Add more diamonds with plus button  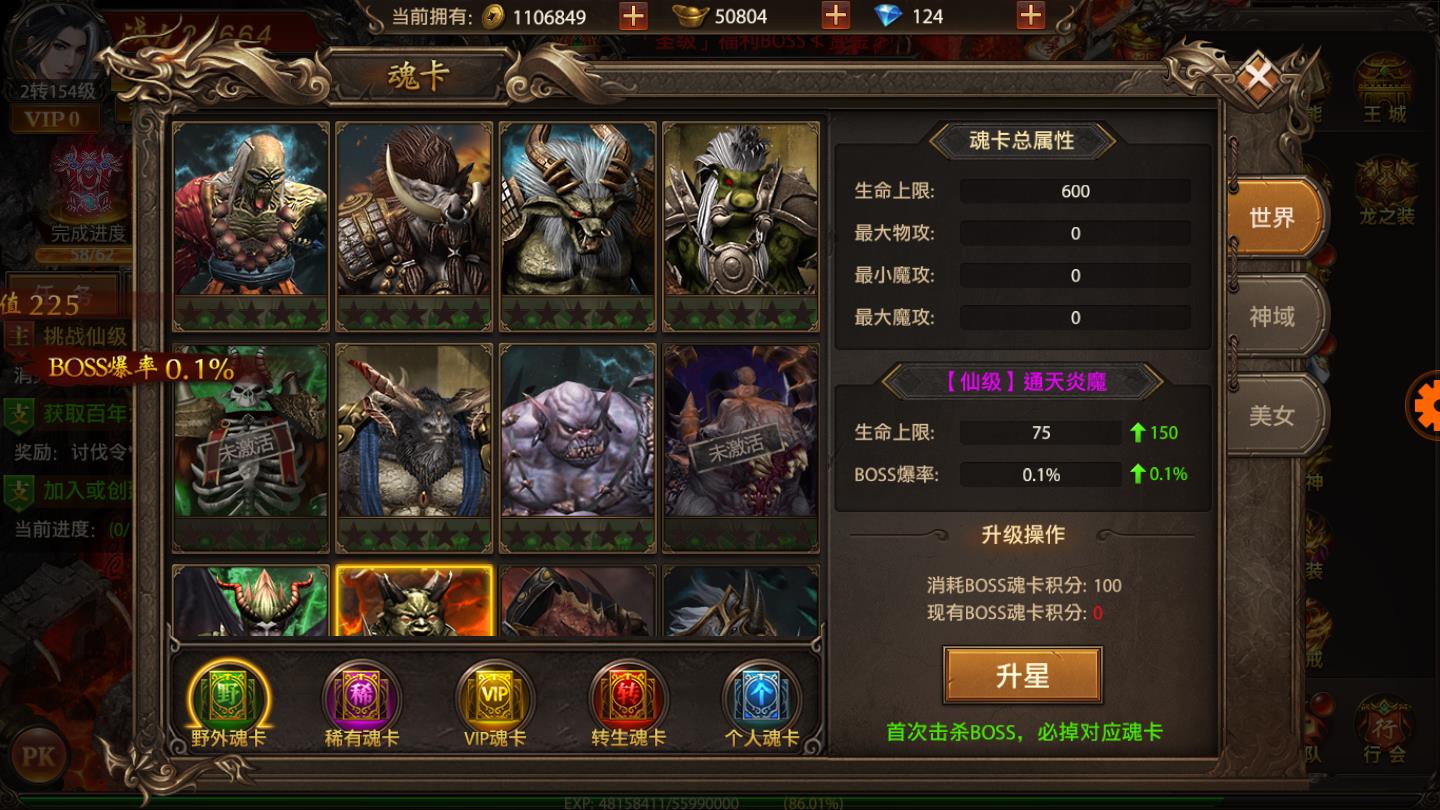[x=1030, y=16]
